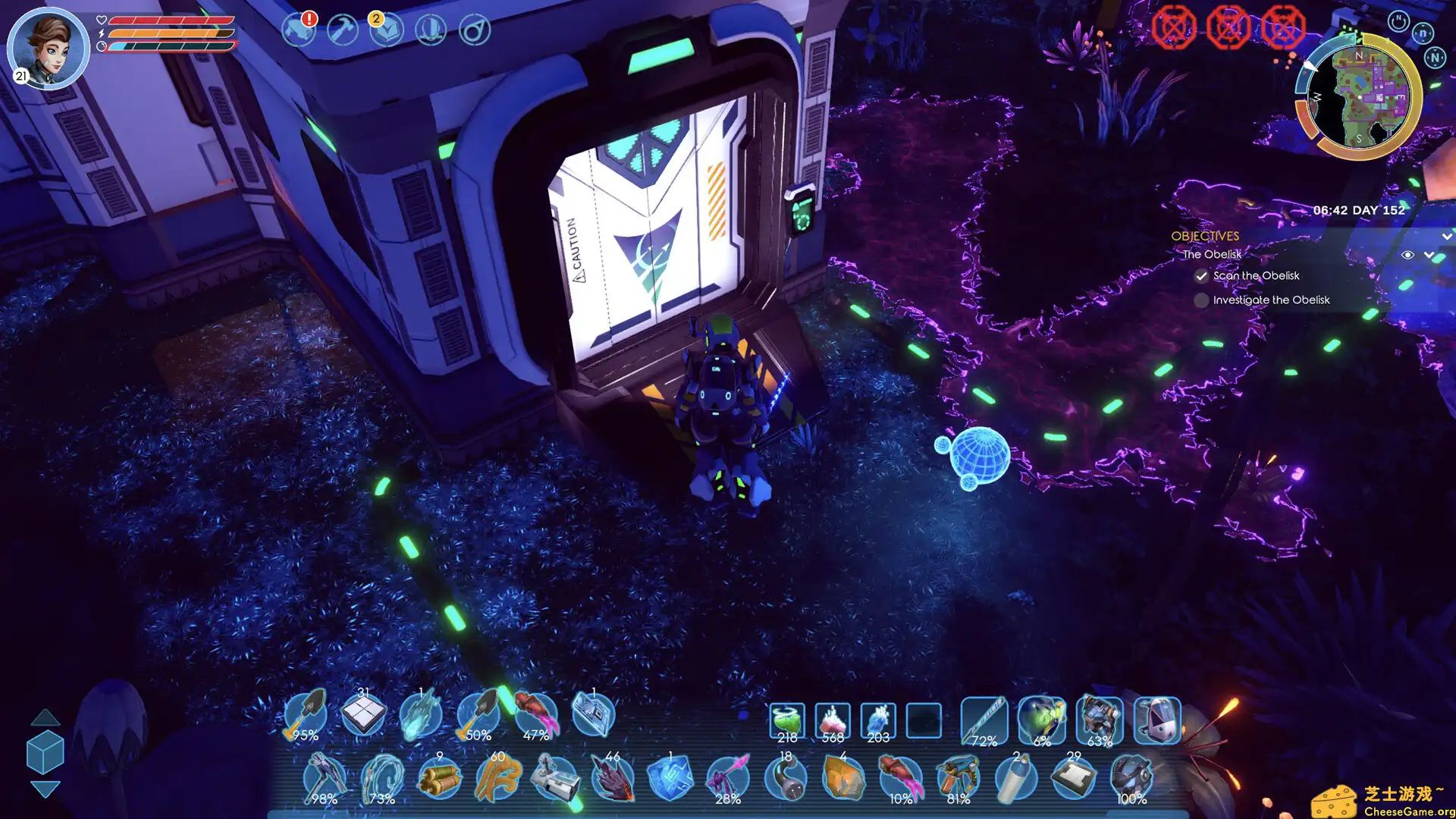Screen dimensions: 1456x819
Task: Select the shovel at 95% durability
Action: pos(306,714)
